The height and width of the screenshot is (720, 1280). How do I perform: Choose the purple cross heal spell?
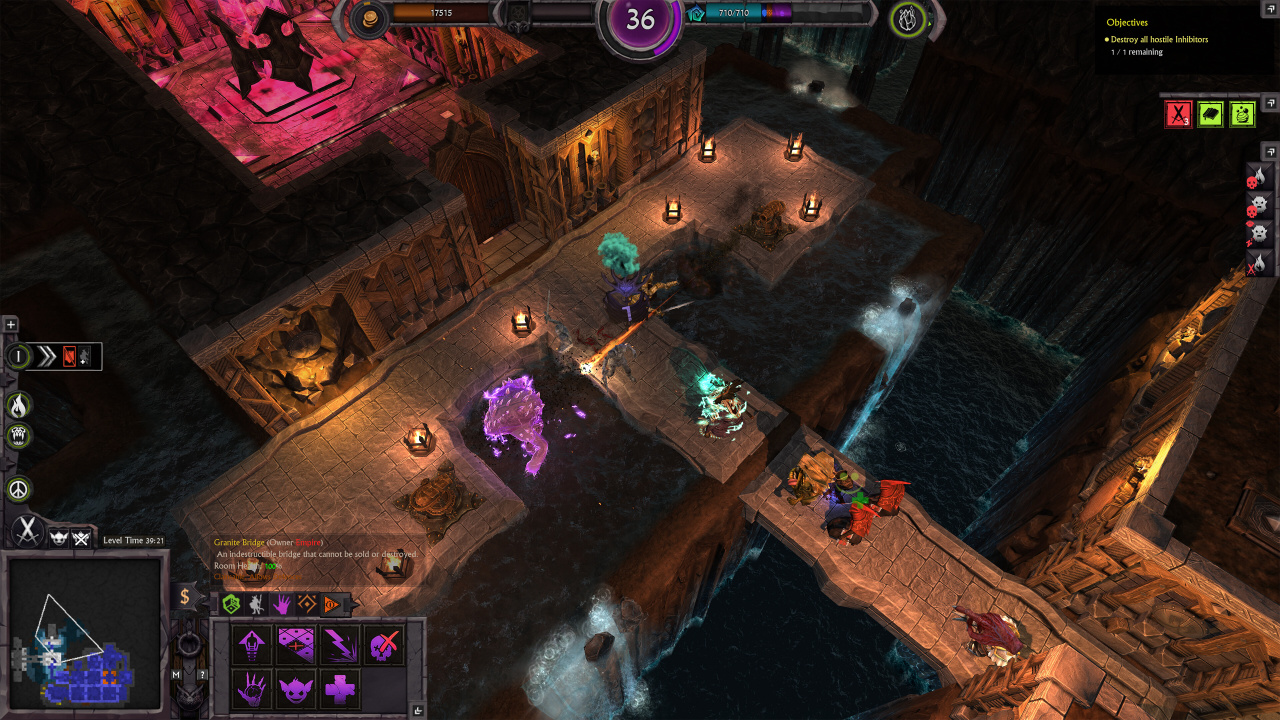pyautogui.click(x=339, y=689)
